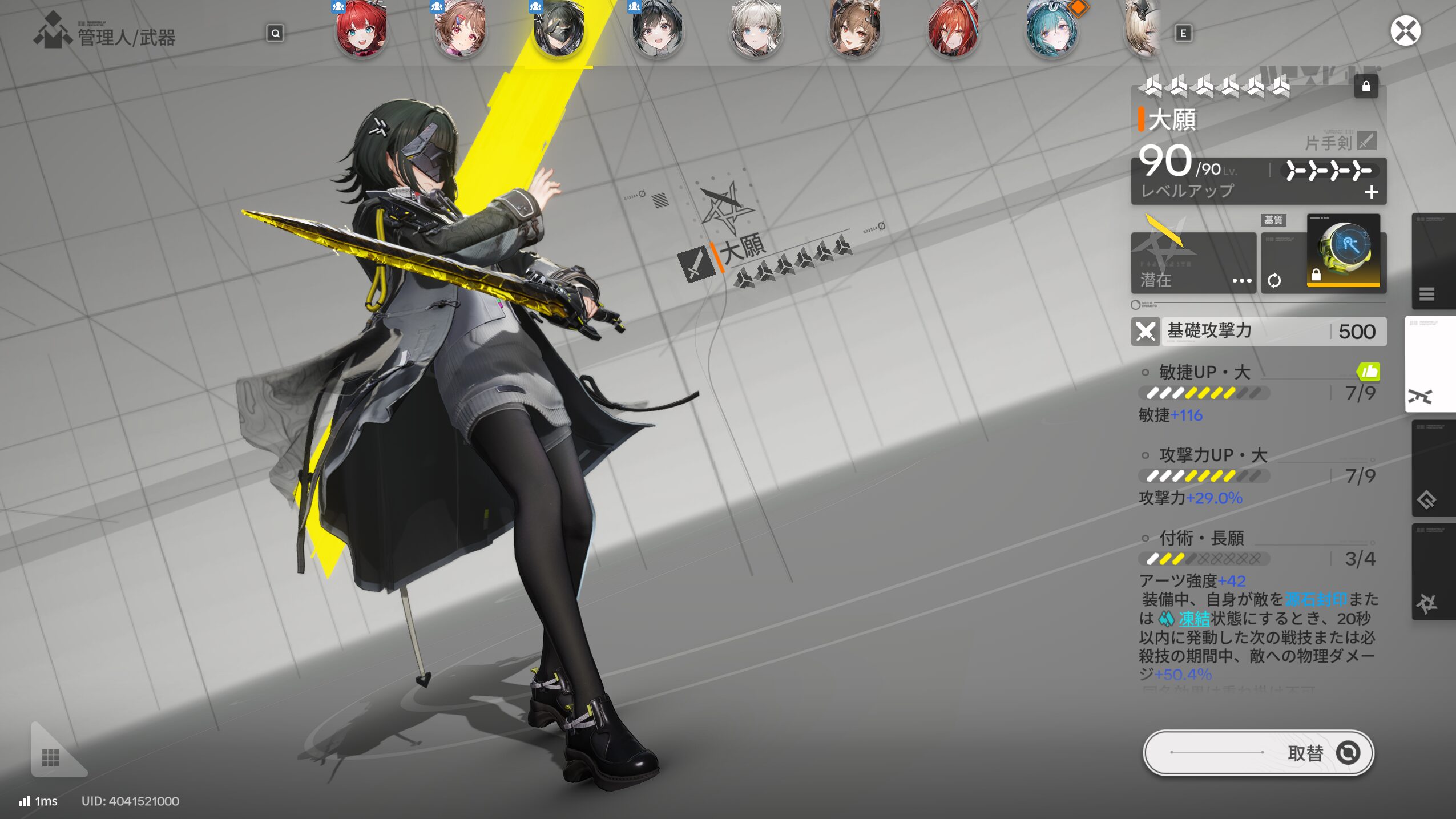Choose the brown-haired girl with hair clip portrait

point(460,30)
